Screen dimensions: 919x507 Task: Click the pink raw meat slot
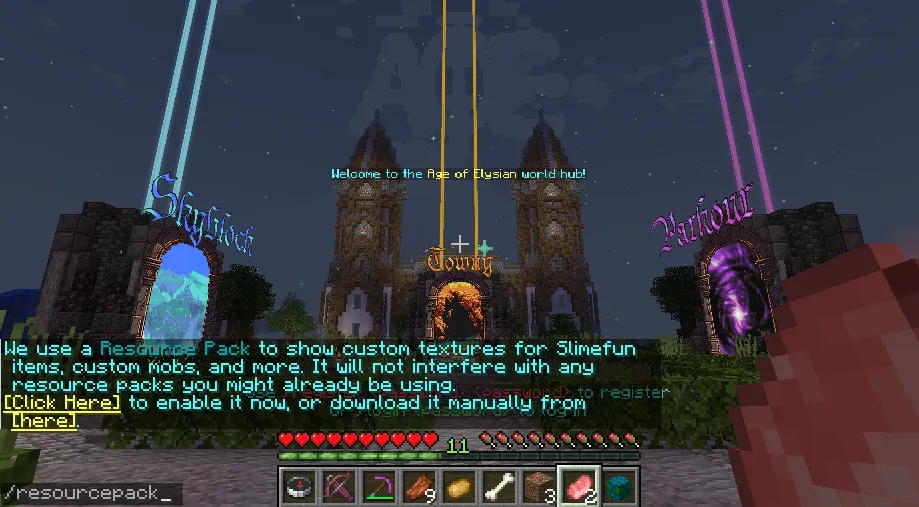pyautogui.click(x=578, y=486)
